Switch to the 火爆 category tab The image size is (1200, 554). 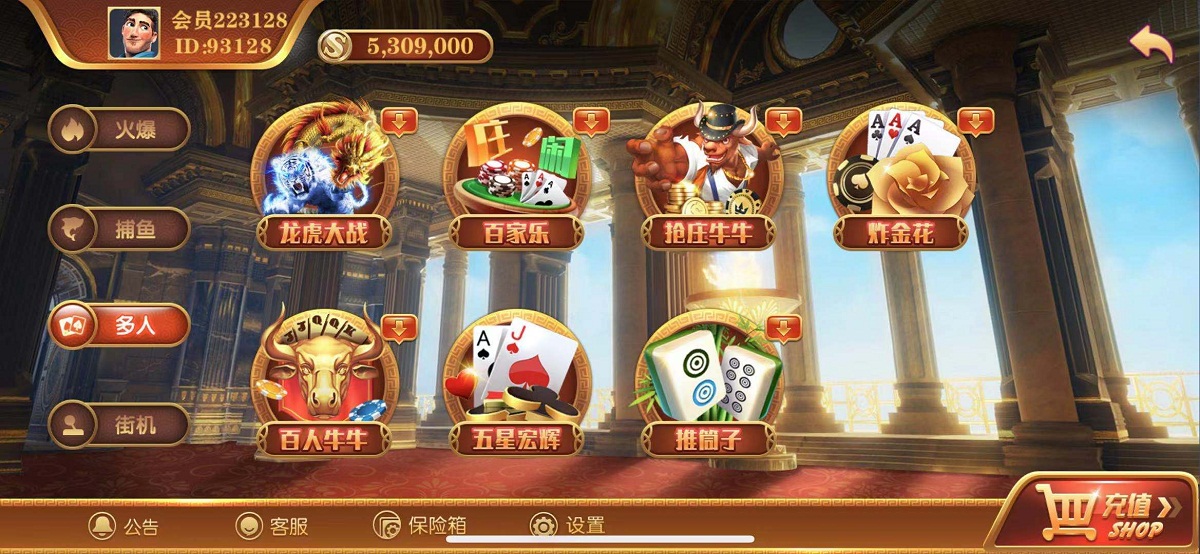click(120, 129)
